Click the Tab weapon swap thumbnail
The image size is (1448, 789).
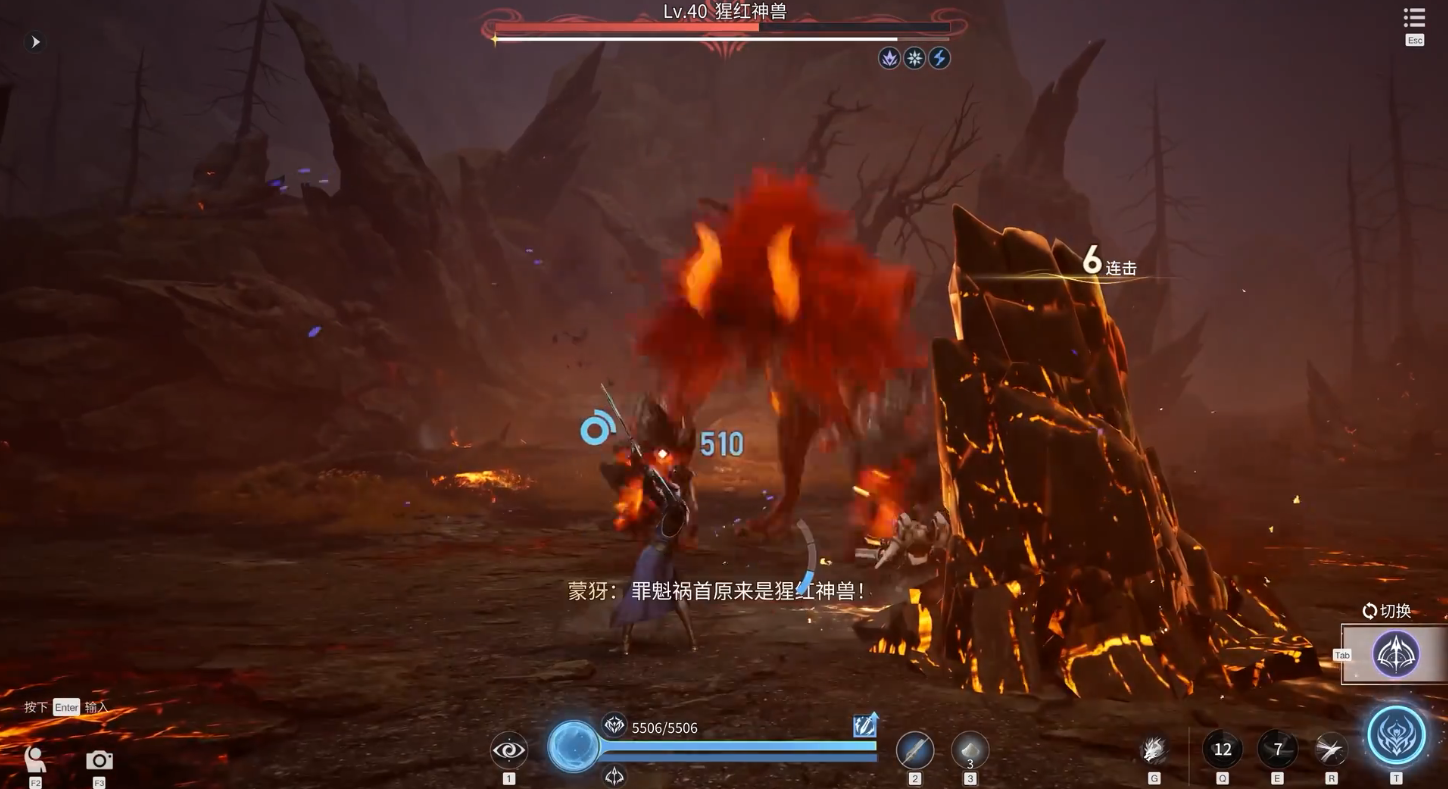point(1394,654)
